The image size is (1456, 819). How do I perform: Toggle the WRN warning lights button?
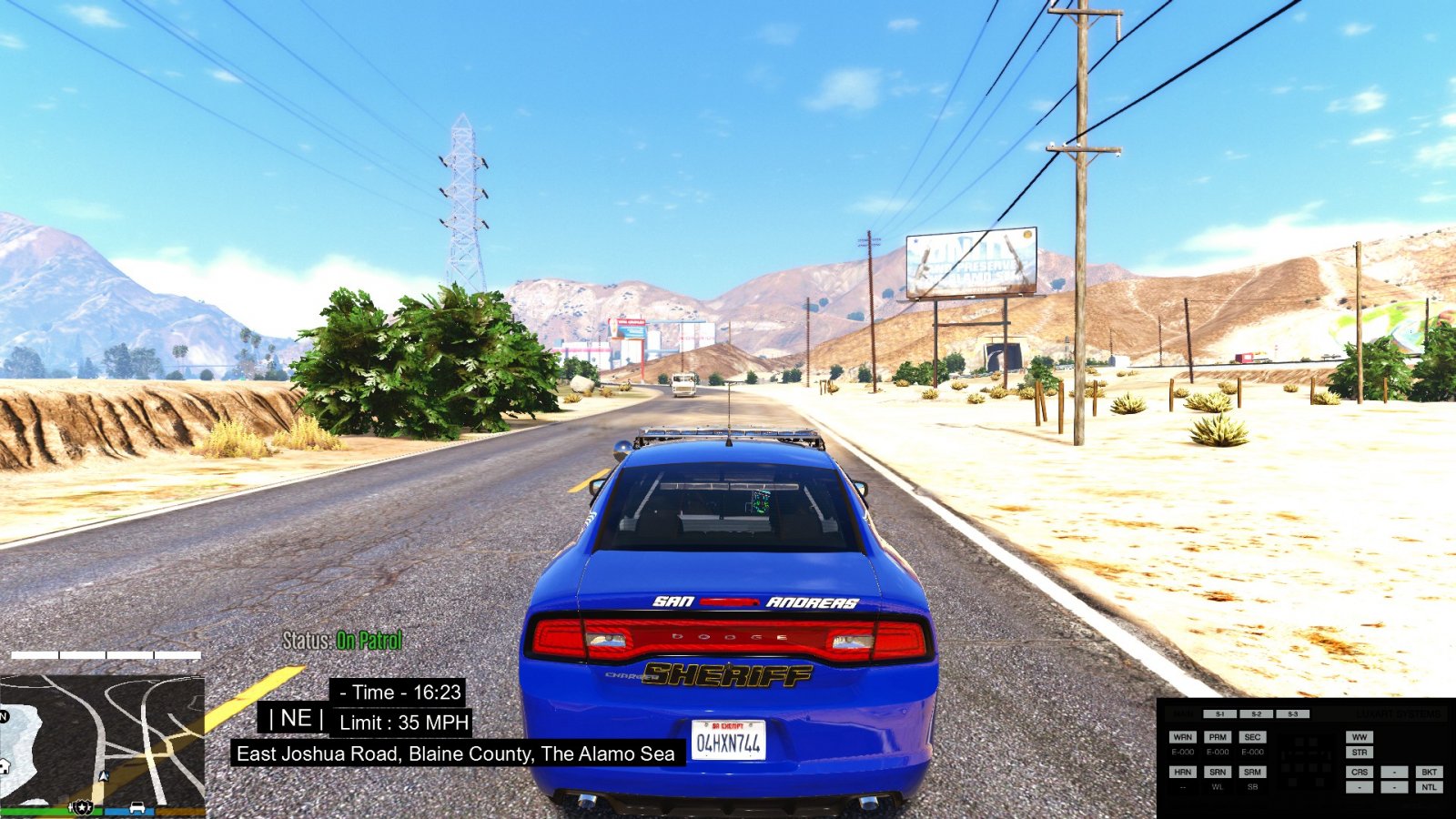point(1182,737)
